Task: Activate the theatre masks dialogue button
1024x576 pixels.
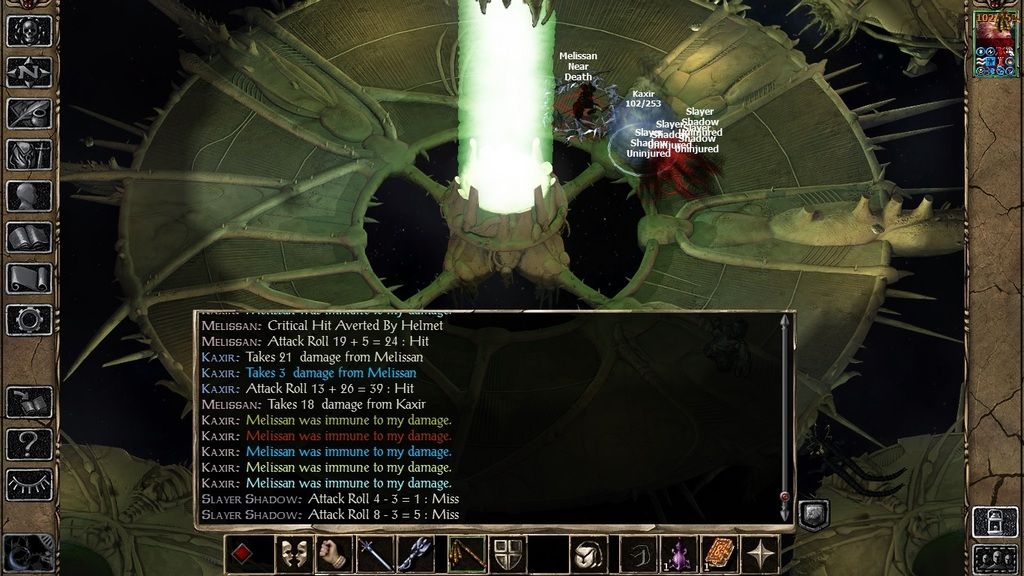Action: tap(294, 554)
